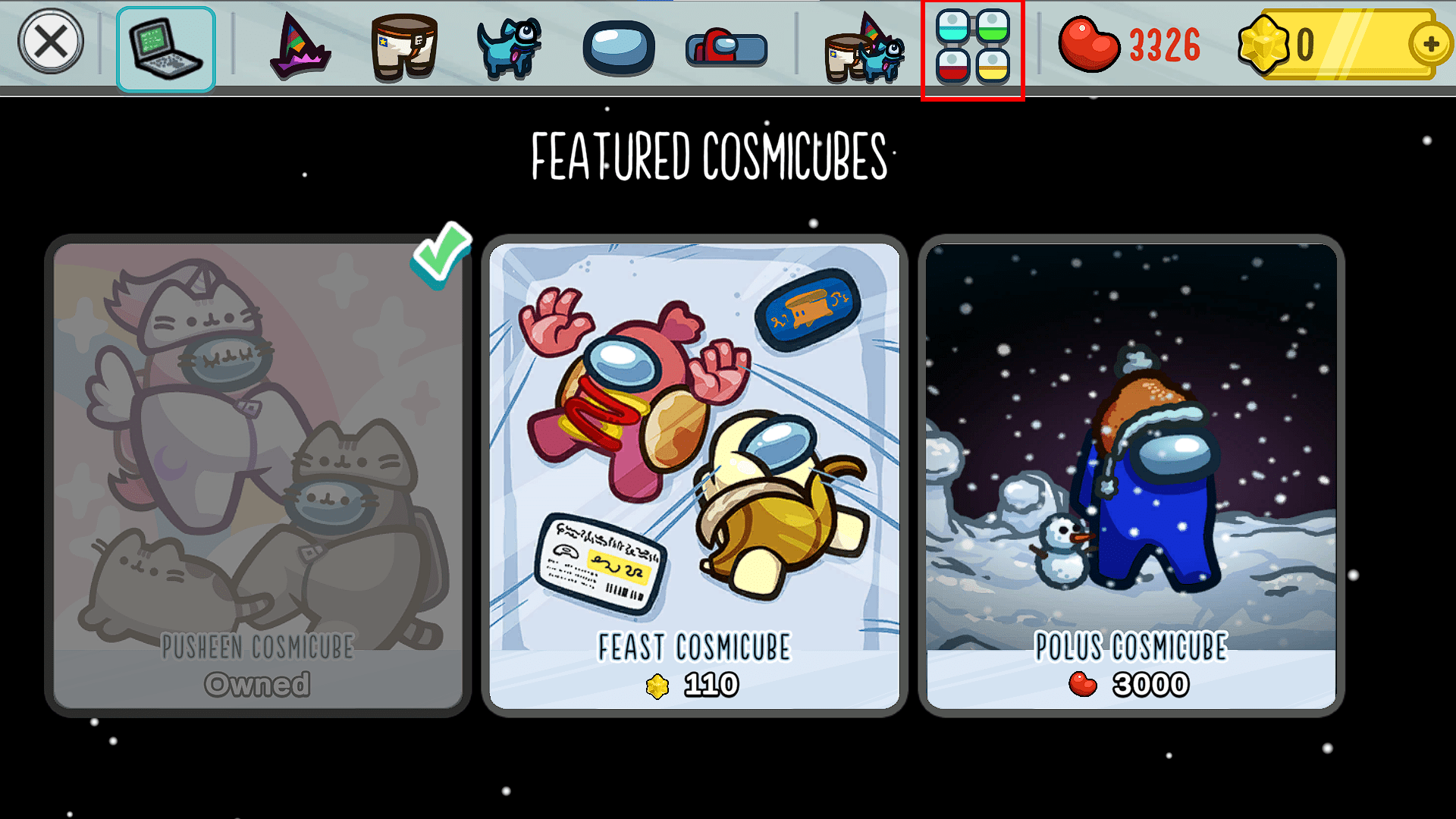Close the Cosmicubes store screen

point(51,41)
